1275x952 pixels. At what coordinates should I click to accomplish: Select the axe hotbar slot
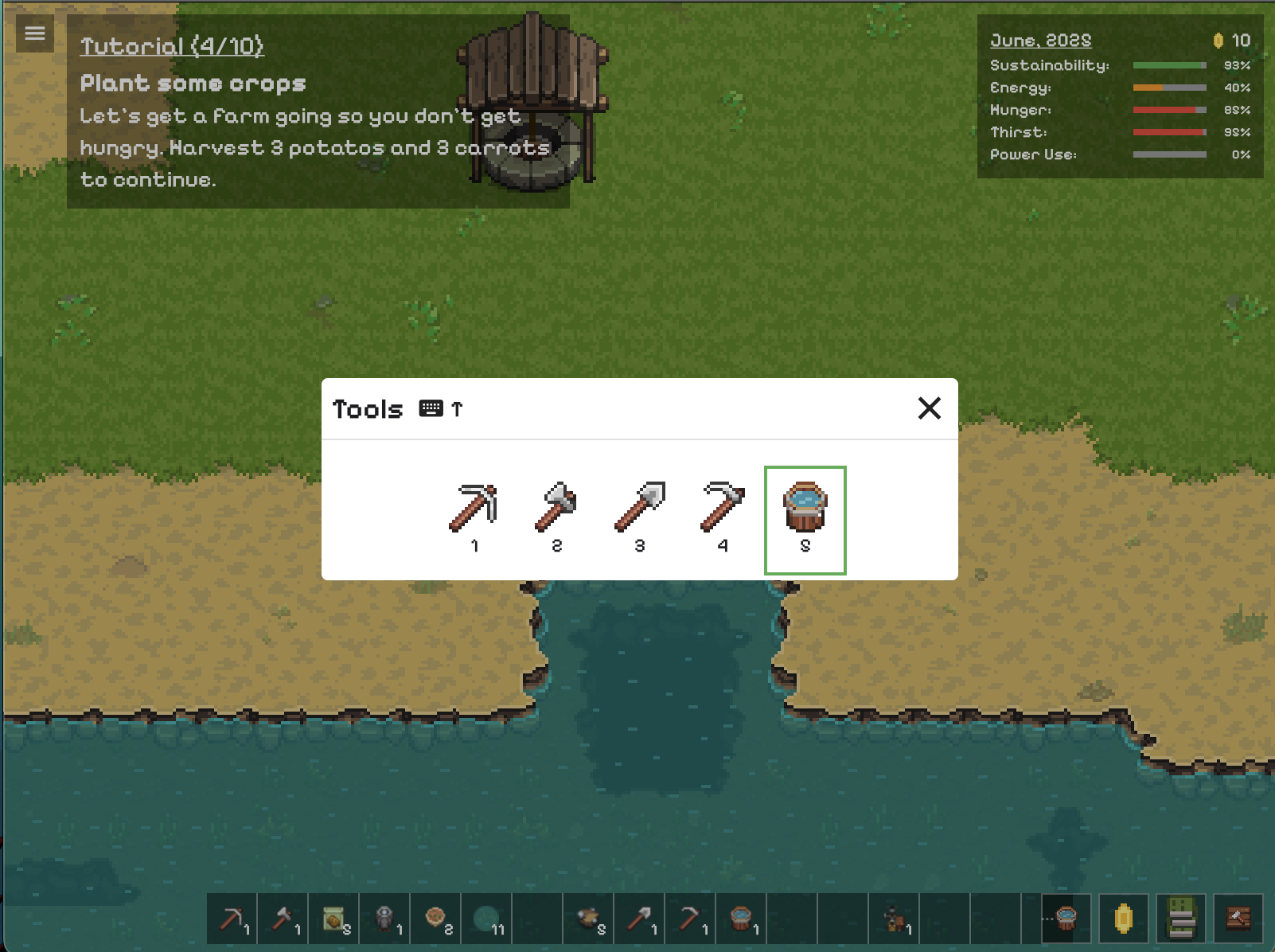click(x=283, y=919)
